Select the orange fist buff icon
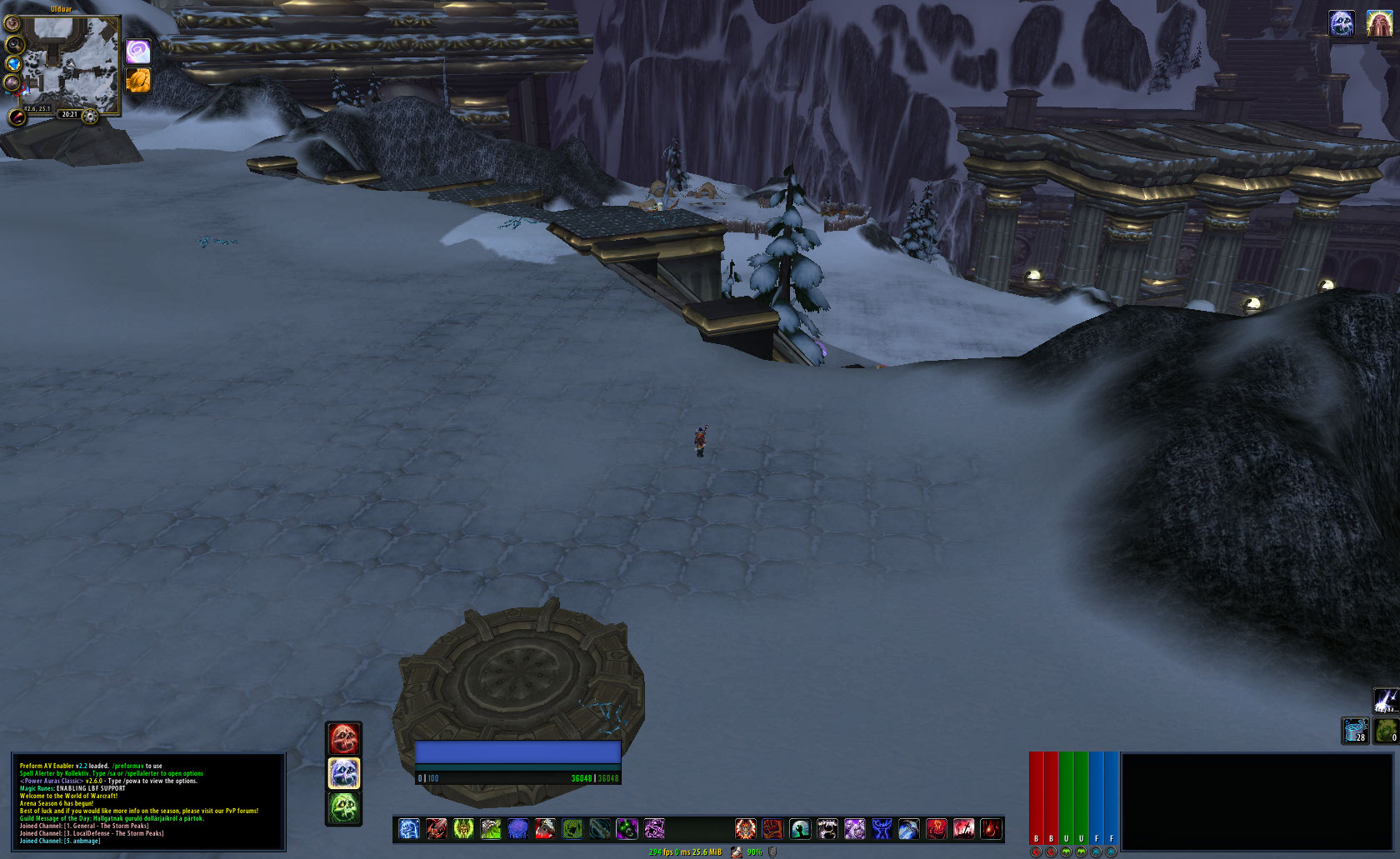Screen dimensions: 1400x859 click(x=137, y=80)
